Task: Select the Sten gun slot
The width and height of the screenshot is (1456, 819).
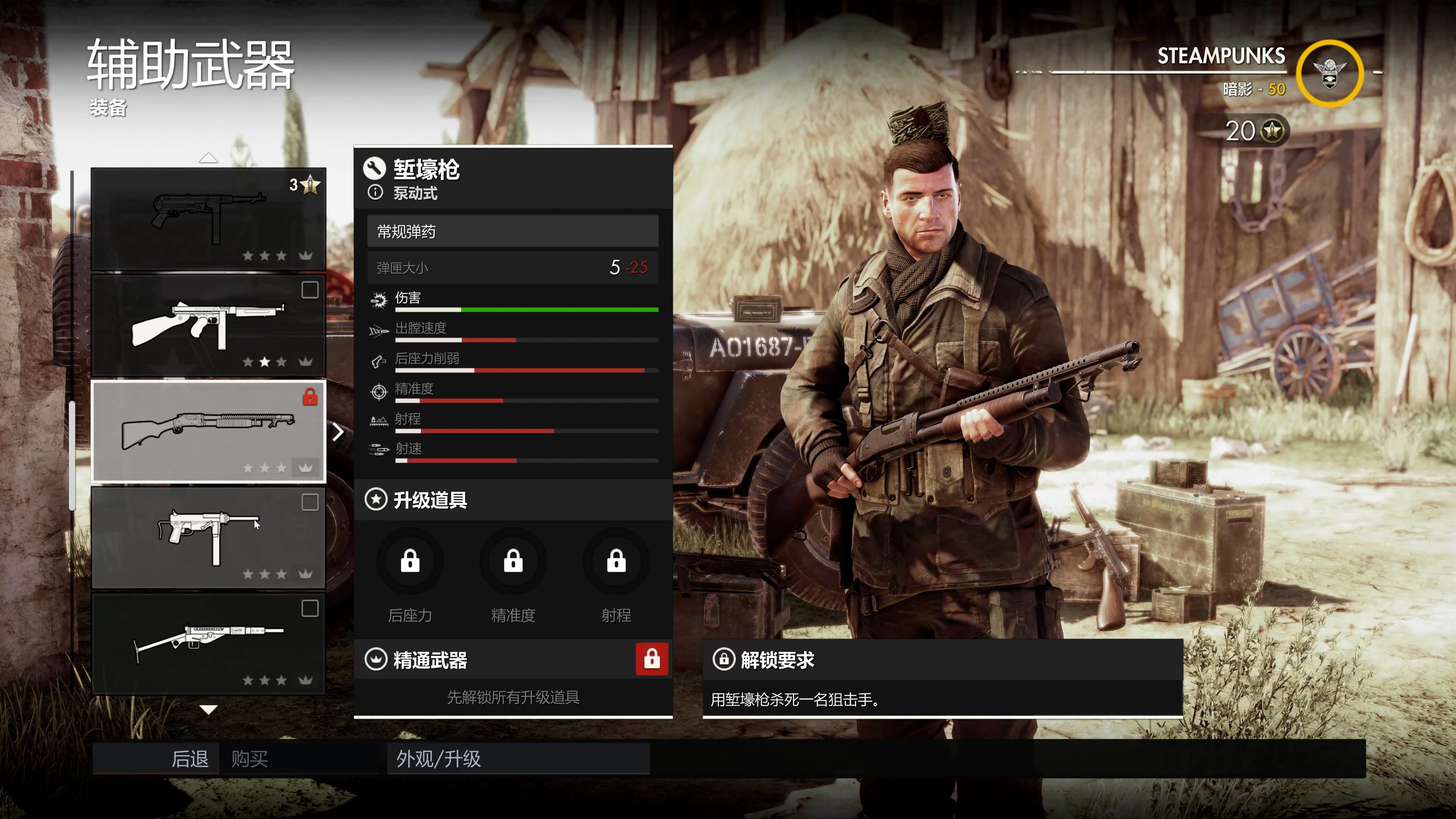Action: pyautogui.click(x=208, y=644)
